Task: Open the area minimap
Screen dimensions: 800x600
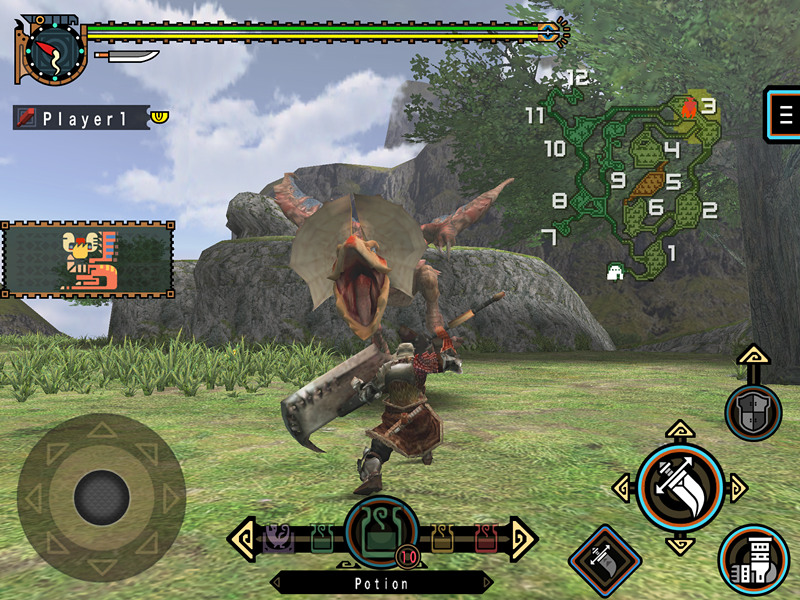Action: point(630,175)
